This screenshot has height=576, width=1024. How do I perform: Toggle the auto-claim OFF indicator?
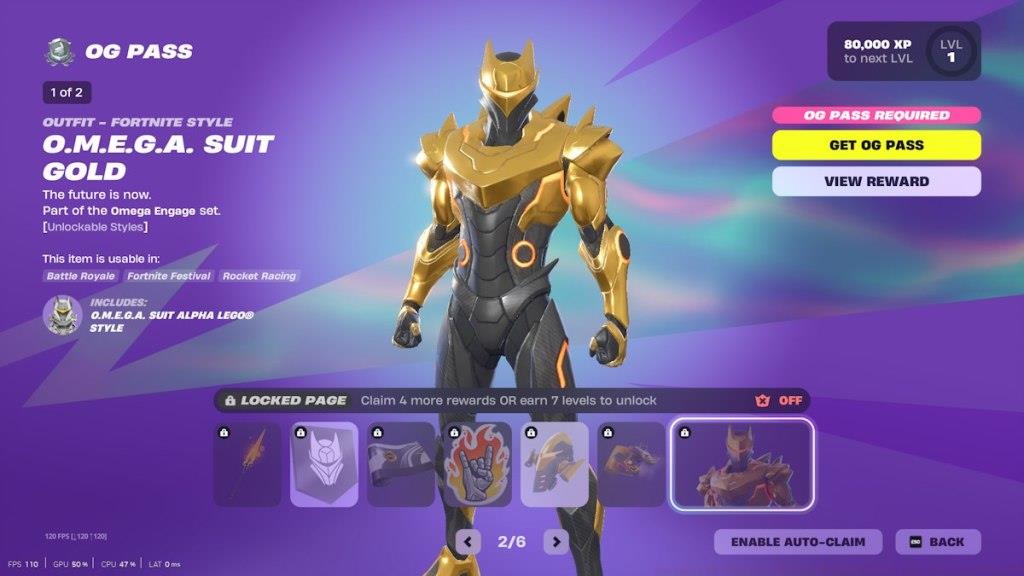(x=779, y=401)
